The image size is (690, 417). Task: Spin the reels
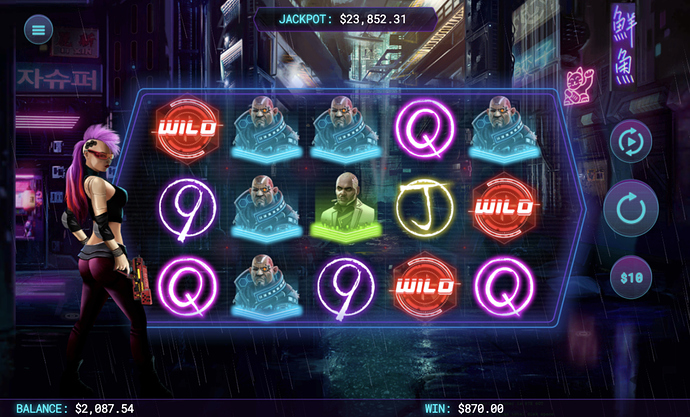coord(630,209)
